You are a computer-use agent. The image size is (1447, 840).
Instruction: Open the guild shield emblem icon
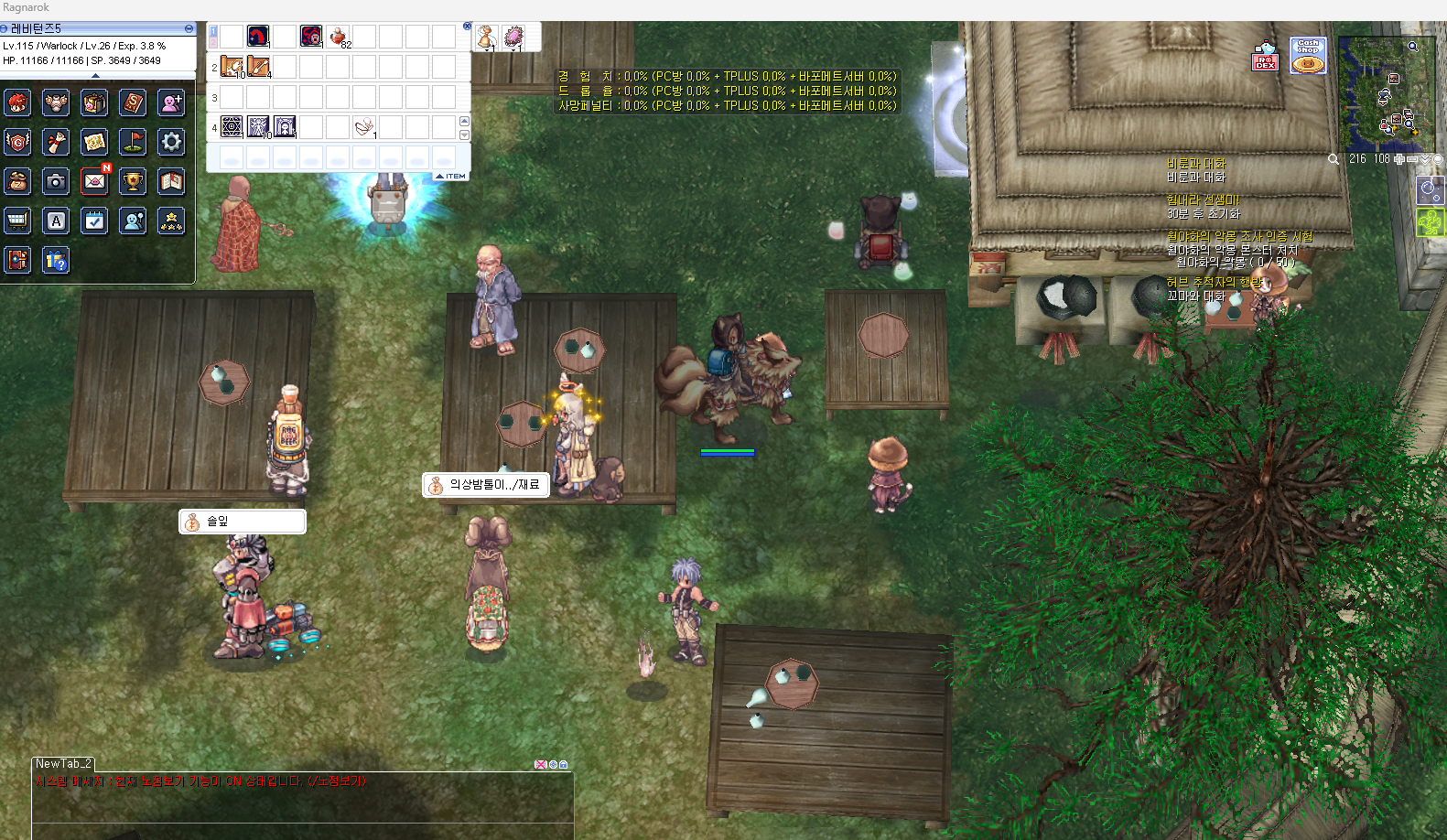17,142
